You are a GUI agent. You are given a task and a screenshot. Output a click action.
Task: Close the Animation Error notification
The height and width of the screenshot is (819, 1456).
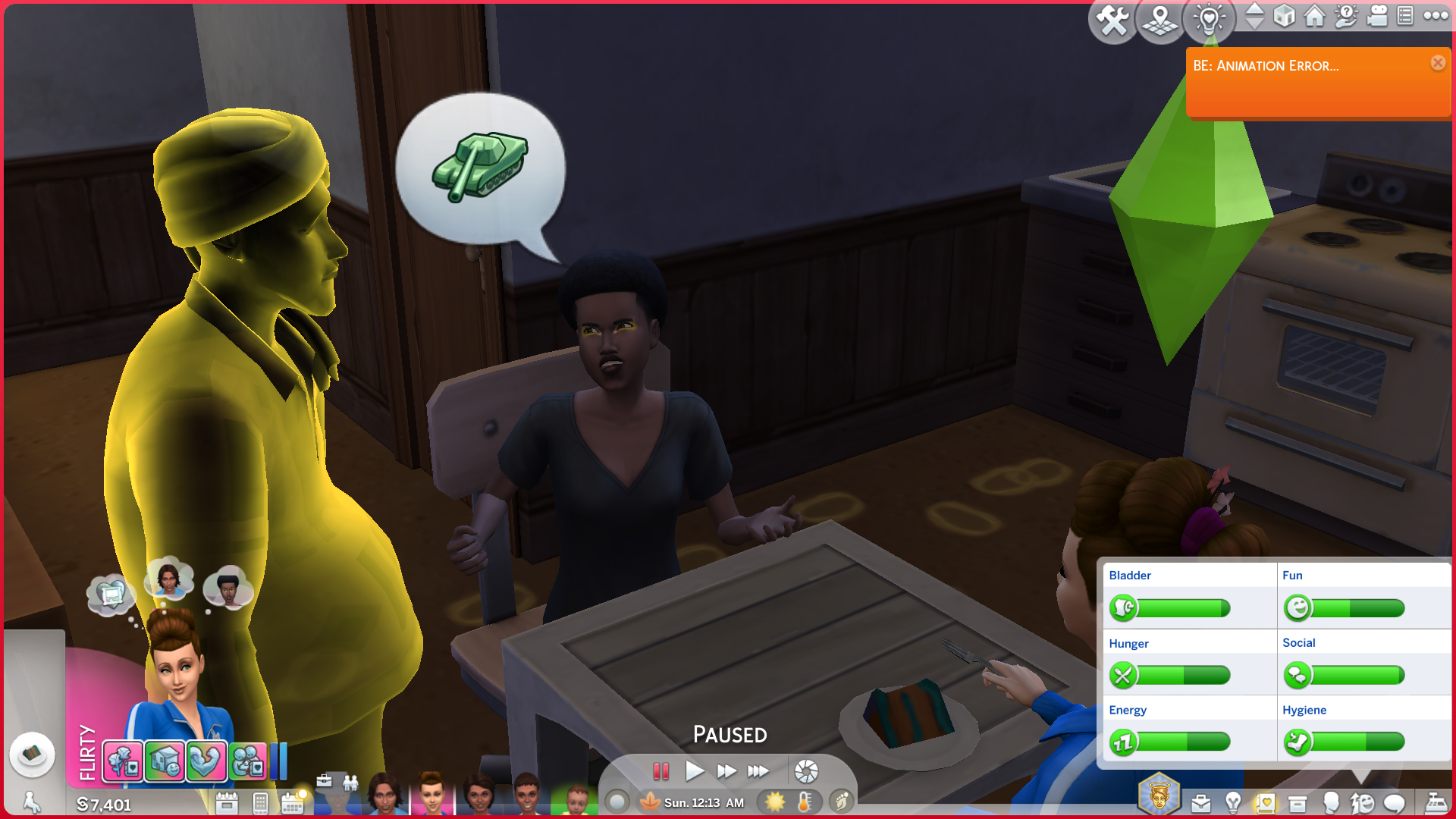(1438, 63)
